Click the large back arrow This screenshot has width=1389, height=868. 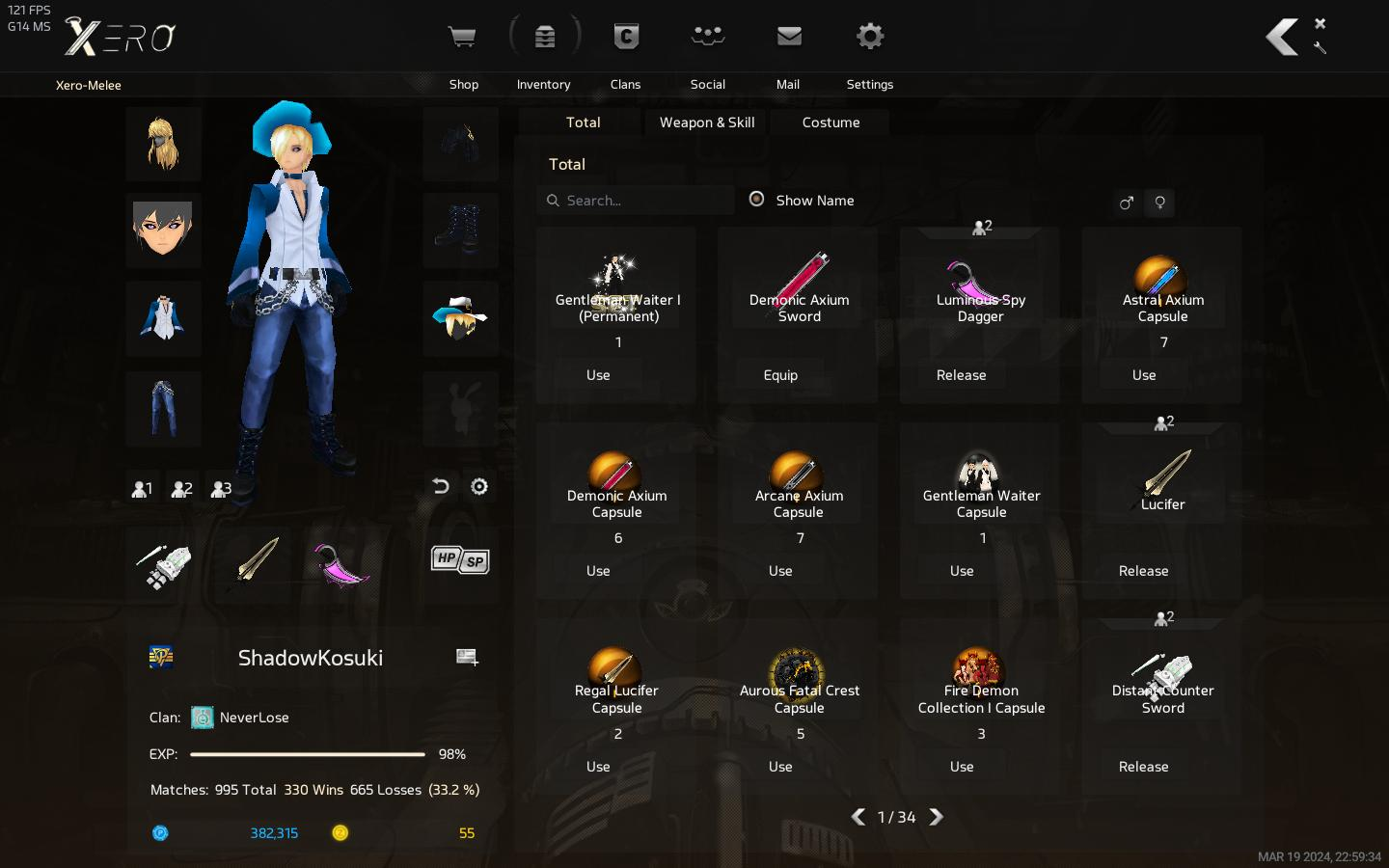tap(1282, 38)
